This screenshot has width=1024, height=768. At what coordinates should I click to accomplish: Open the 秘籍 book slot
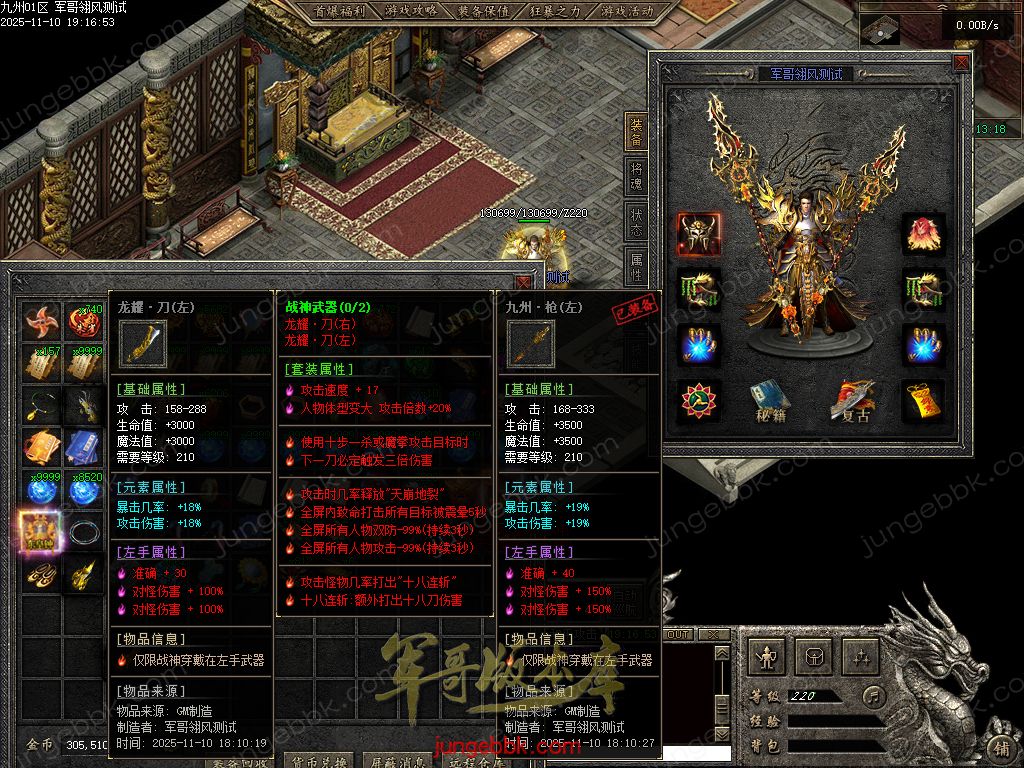(x=771, y=401)
